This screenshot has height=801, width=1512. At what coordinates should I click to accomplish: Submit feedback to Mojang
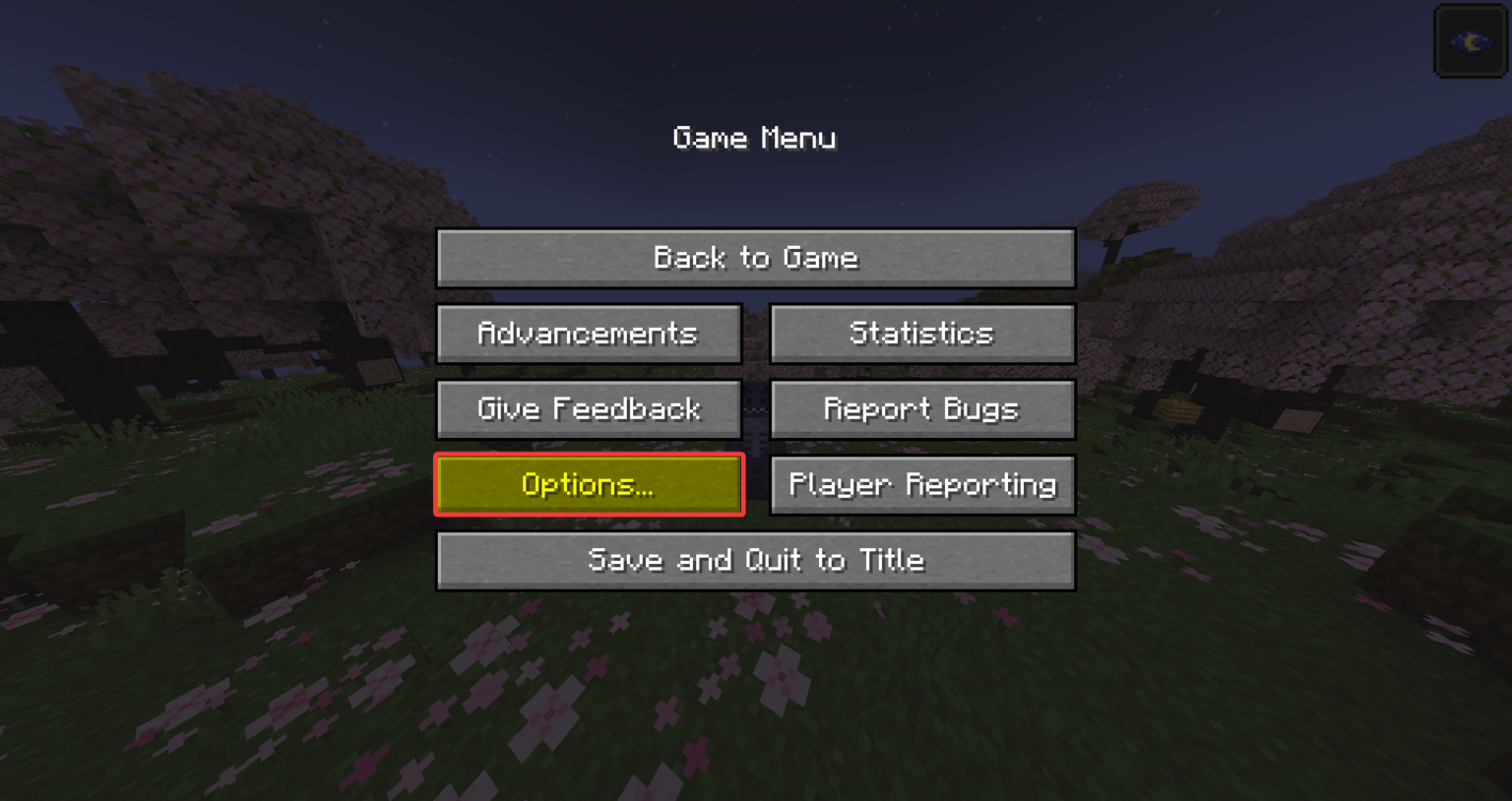point(589,408)
